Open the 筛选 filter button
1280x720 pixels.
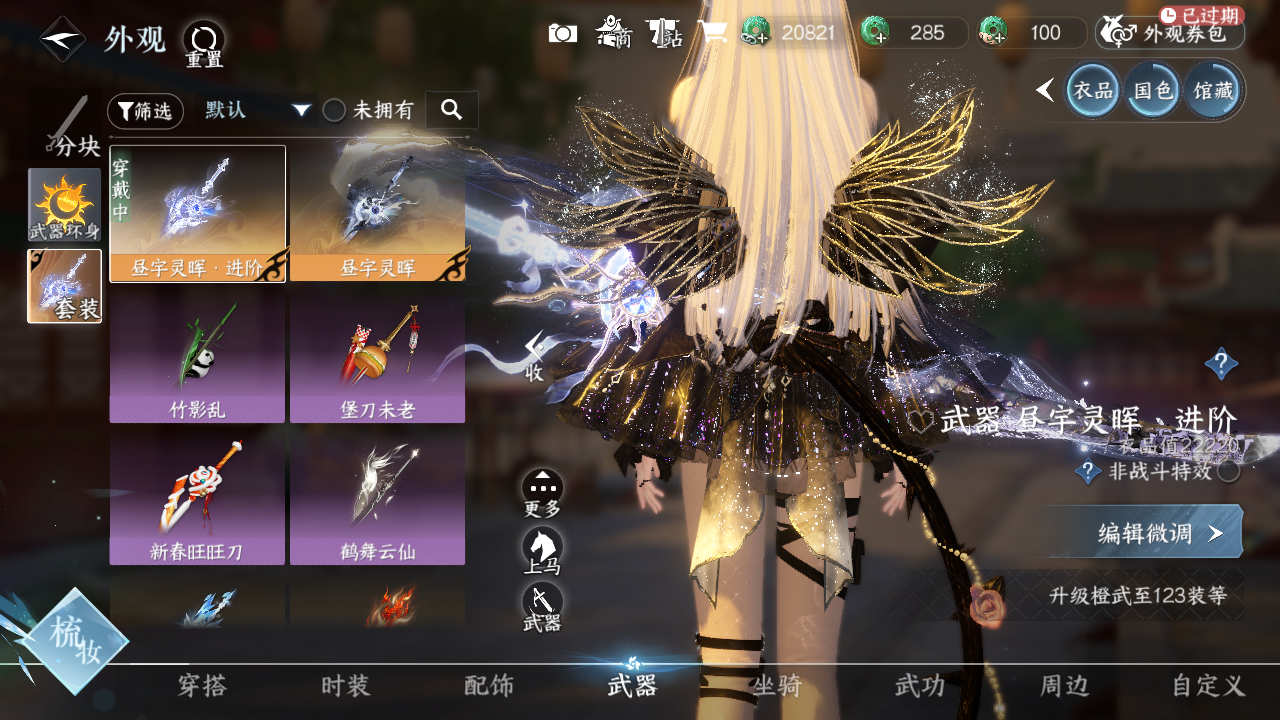point(145,111)
